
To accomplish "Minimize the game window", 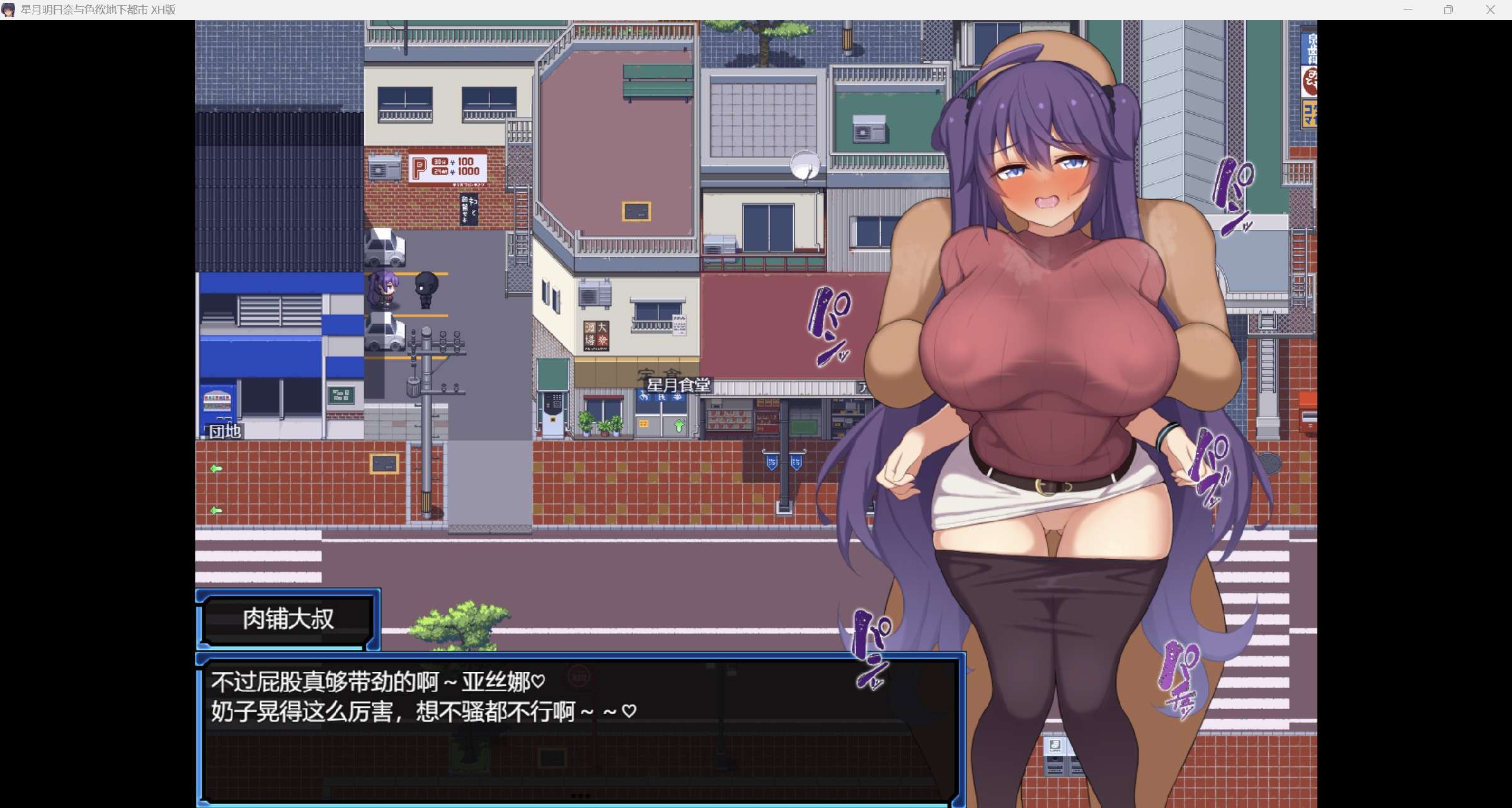I will (1408, 9).
